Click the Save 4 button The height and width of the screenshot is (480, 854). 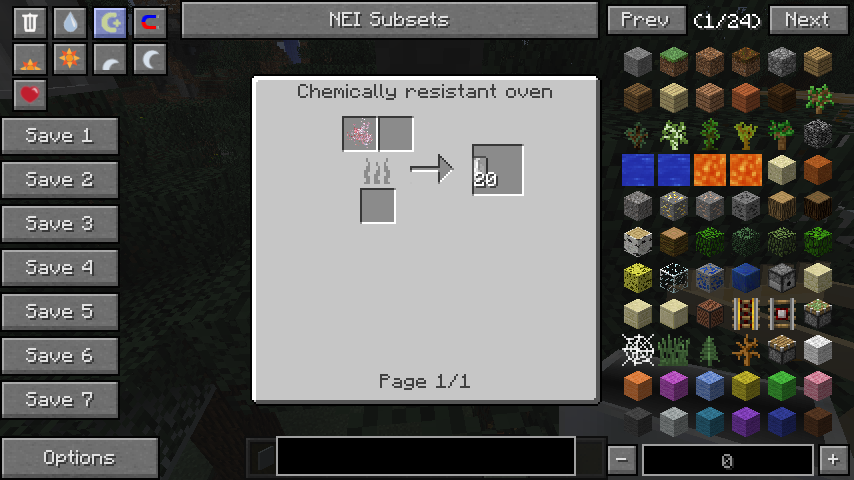60,268
